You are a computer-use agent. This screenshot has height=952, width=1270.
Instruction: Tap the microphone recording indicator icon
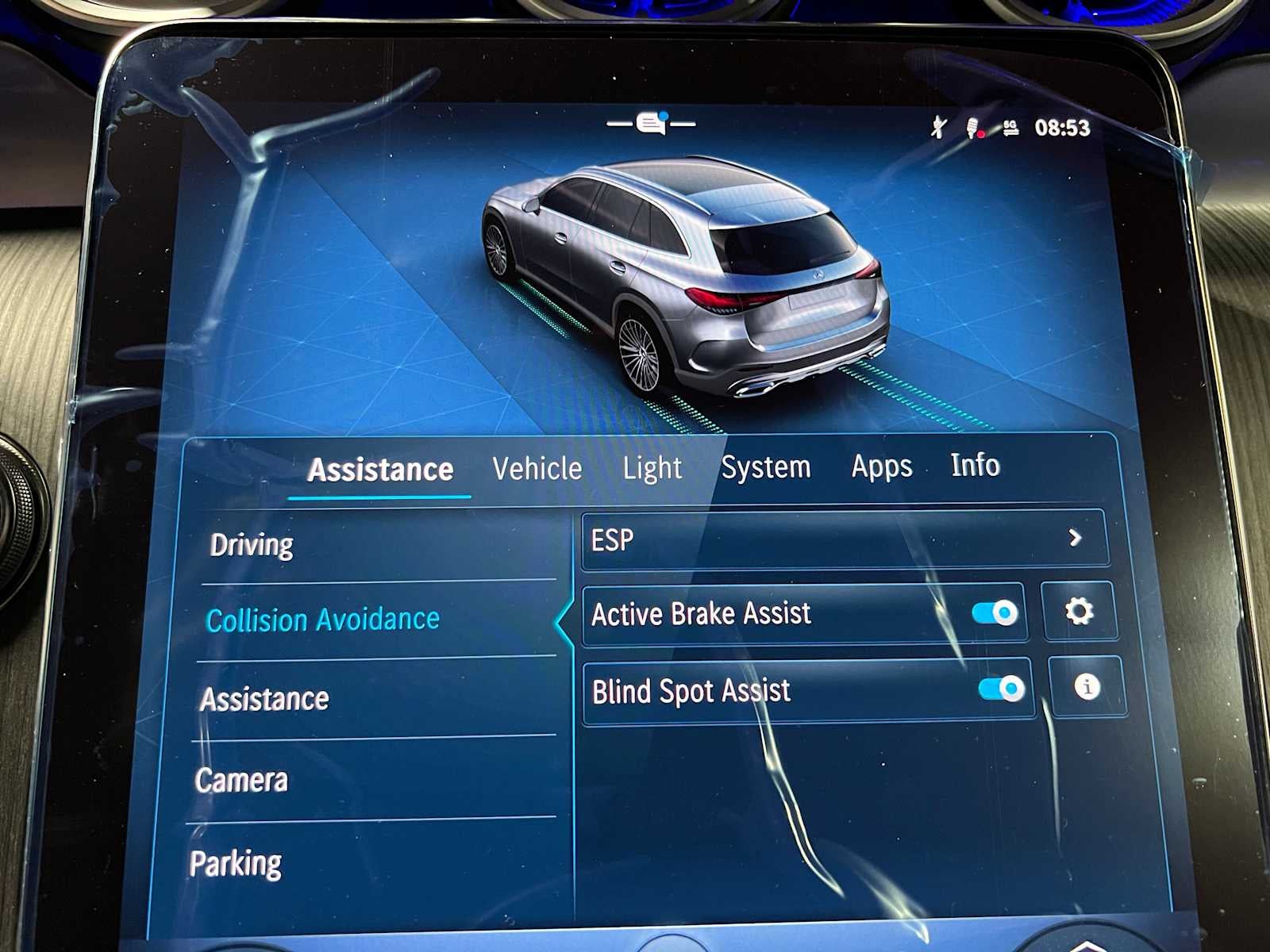click(972, 127)
